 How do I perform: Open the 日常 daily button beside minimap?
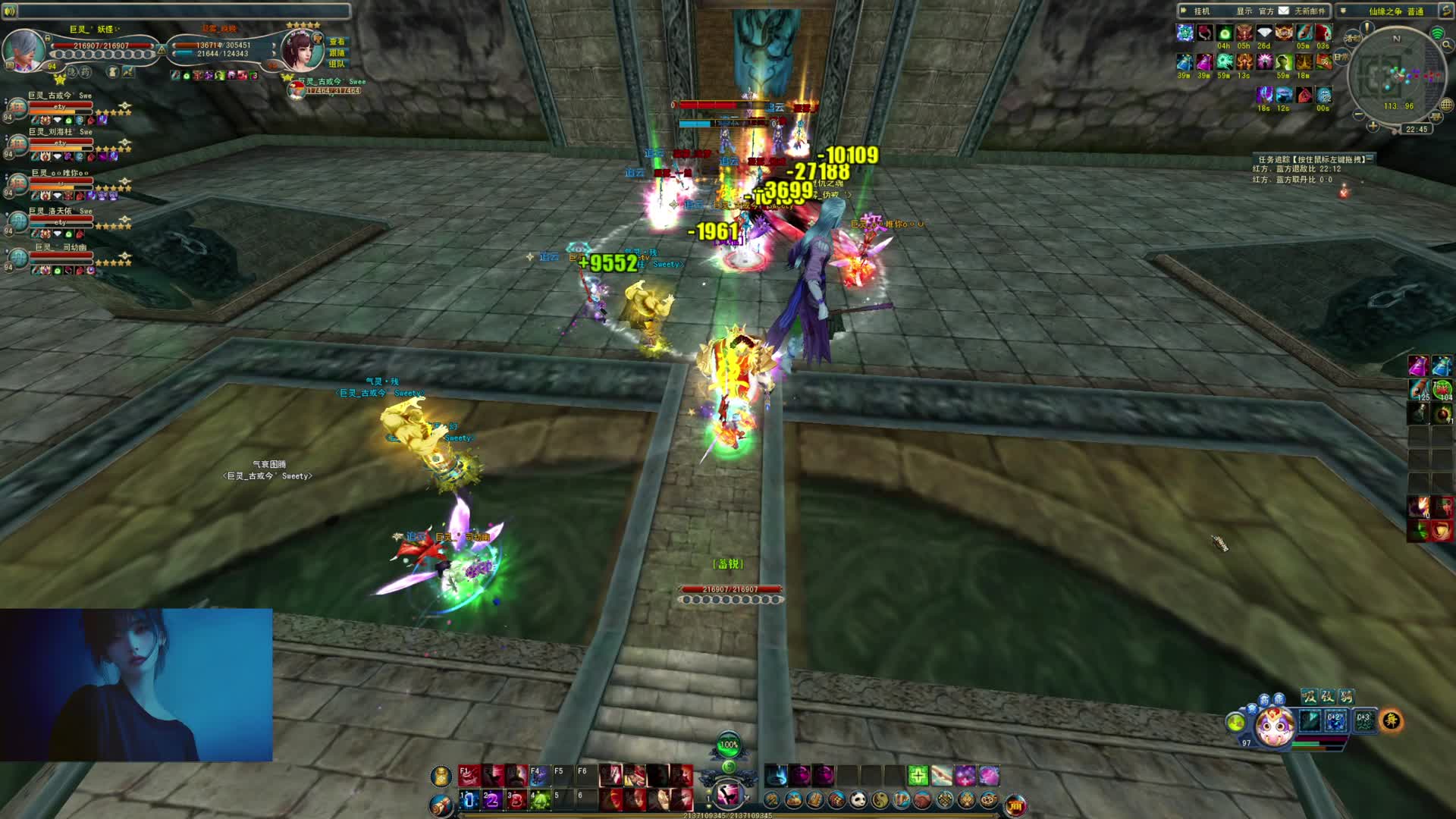(x=1341, y=58)
